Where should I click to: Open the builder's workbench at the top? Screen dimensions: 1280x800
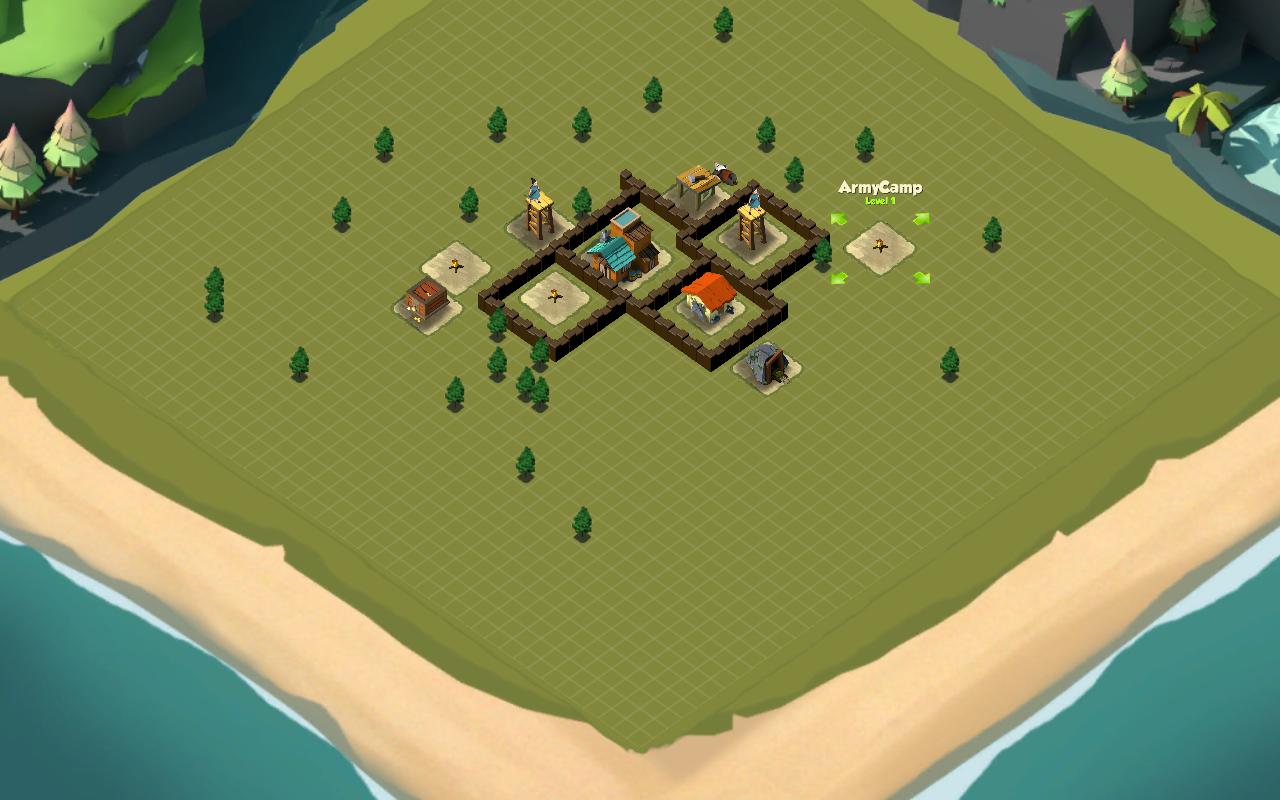696,179
